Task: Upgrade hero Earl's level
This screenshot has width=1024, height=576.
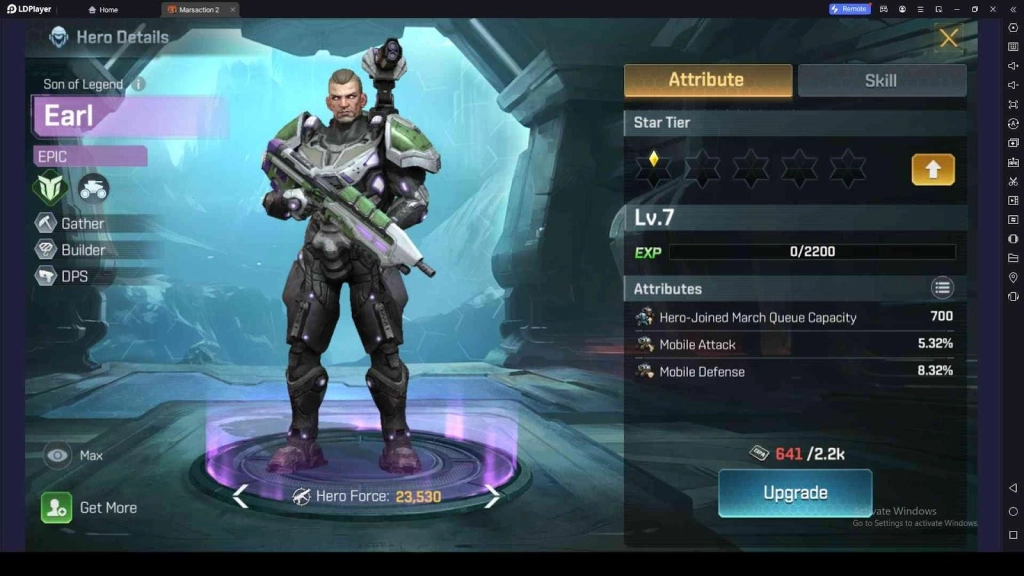Action: point(795,493)
